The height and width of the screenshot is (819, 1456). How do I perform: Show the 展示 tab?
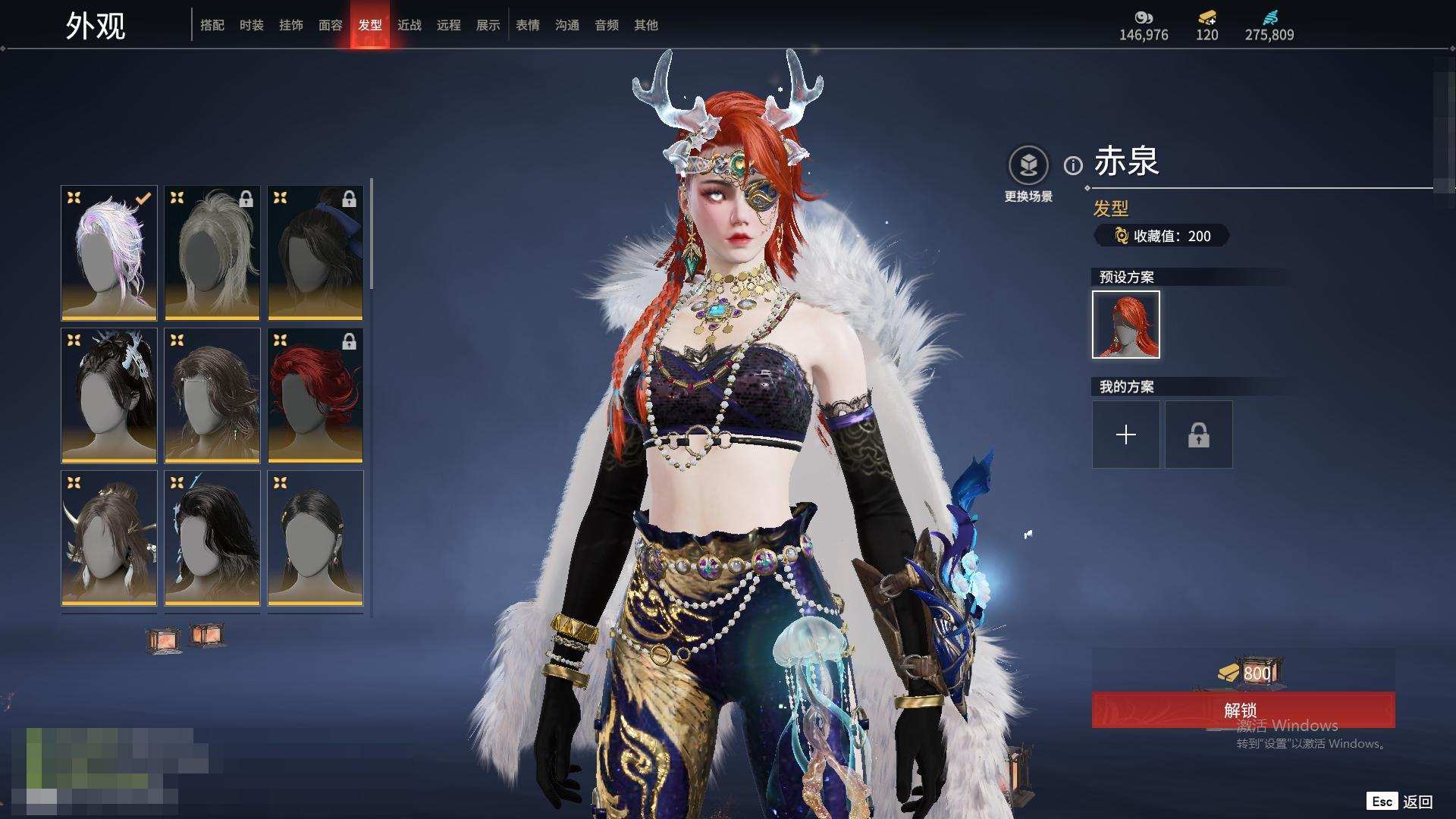488,25
